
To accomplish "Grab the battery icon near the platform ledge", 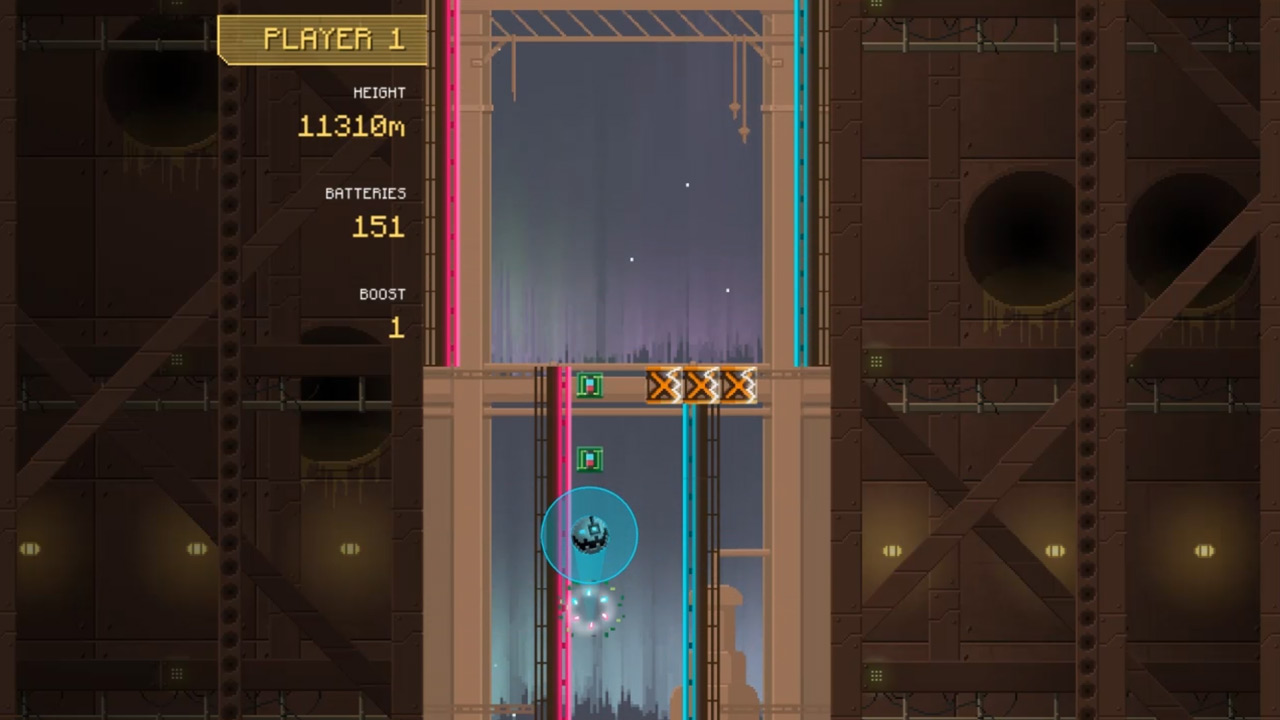I will click(x=590, y=385).
